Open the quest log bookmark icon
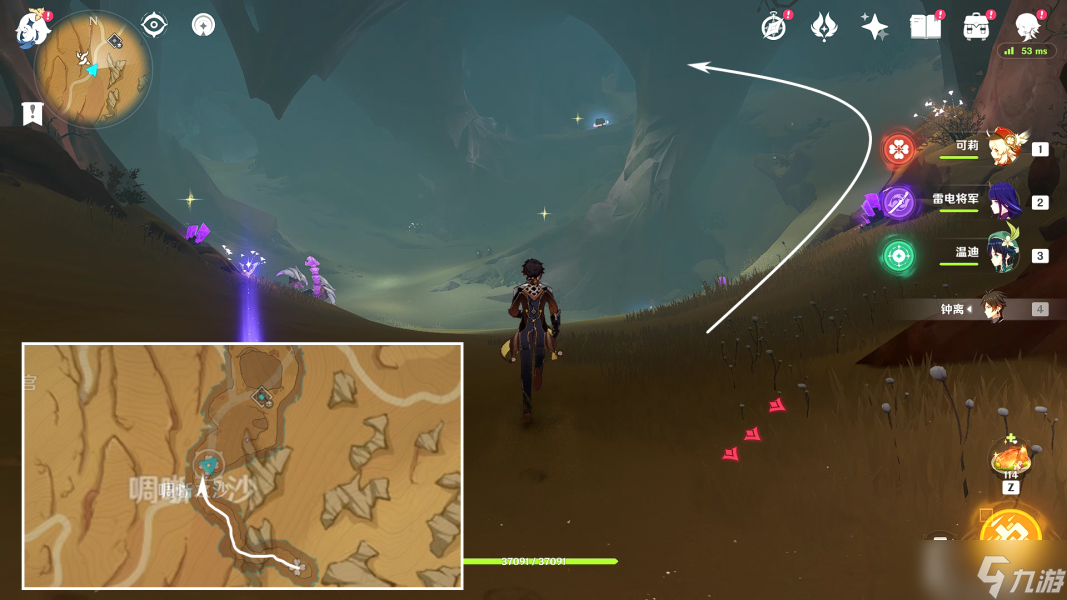Viewport: 1067px width, 600px height. pyautogui.click(x=33, y=113)
